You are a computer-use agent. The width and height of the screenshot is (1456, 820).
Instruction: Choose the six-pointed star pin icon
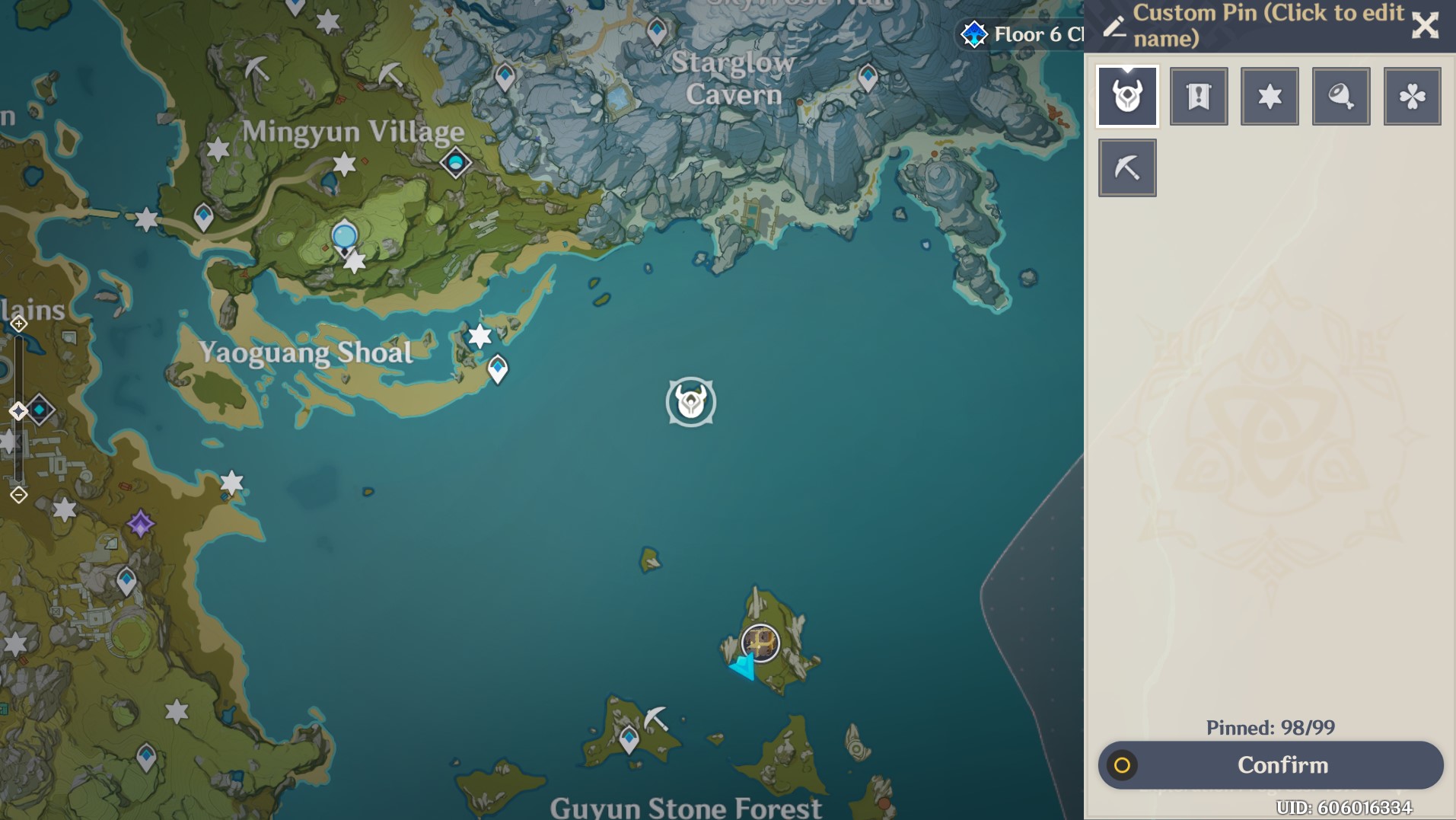pyautogui.click(x=1270, y=95)
